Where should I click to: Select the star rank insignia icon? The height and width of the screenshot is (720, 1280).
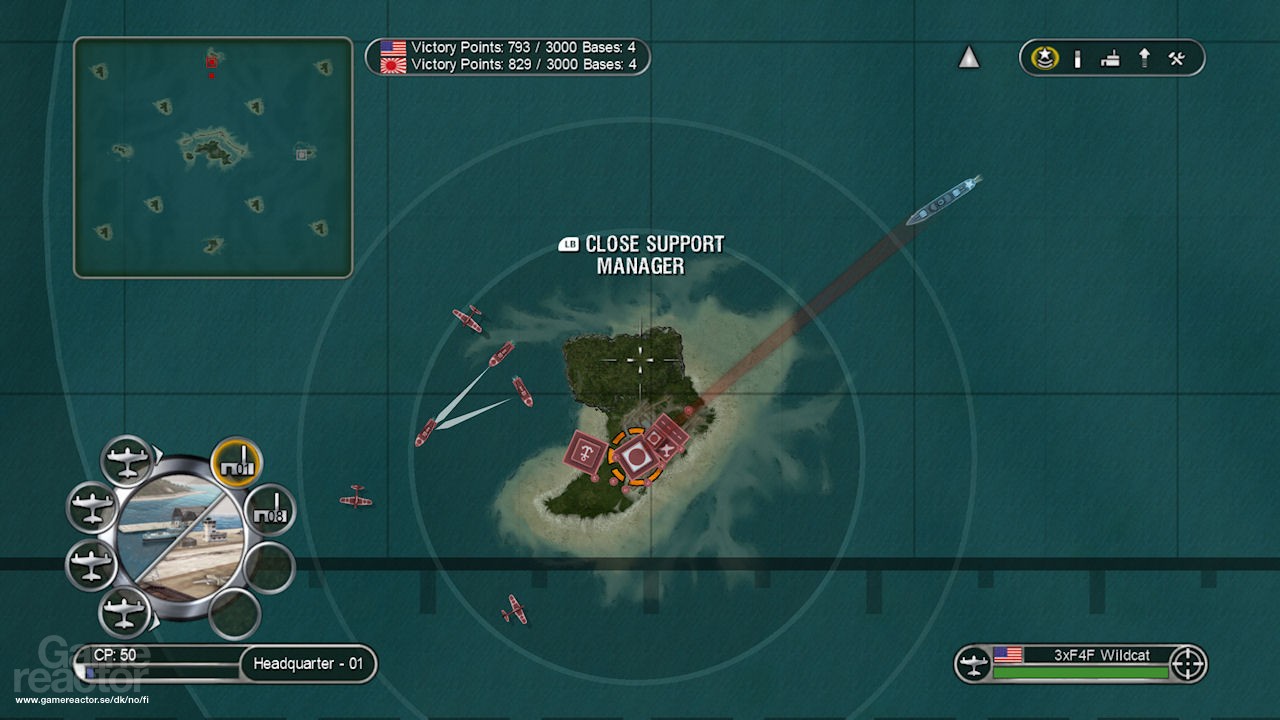coord(1045,58)
